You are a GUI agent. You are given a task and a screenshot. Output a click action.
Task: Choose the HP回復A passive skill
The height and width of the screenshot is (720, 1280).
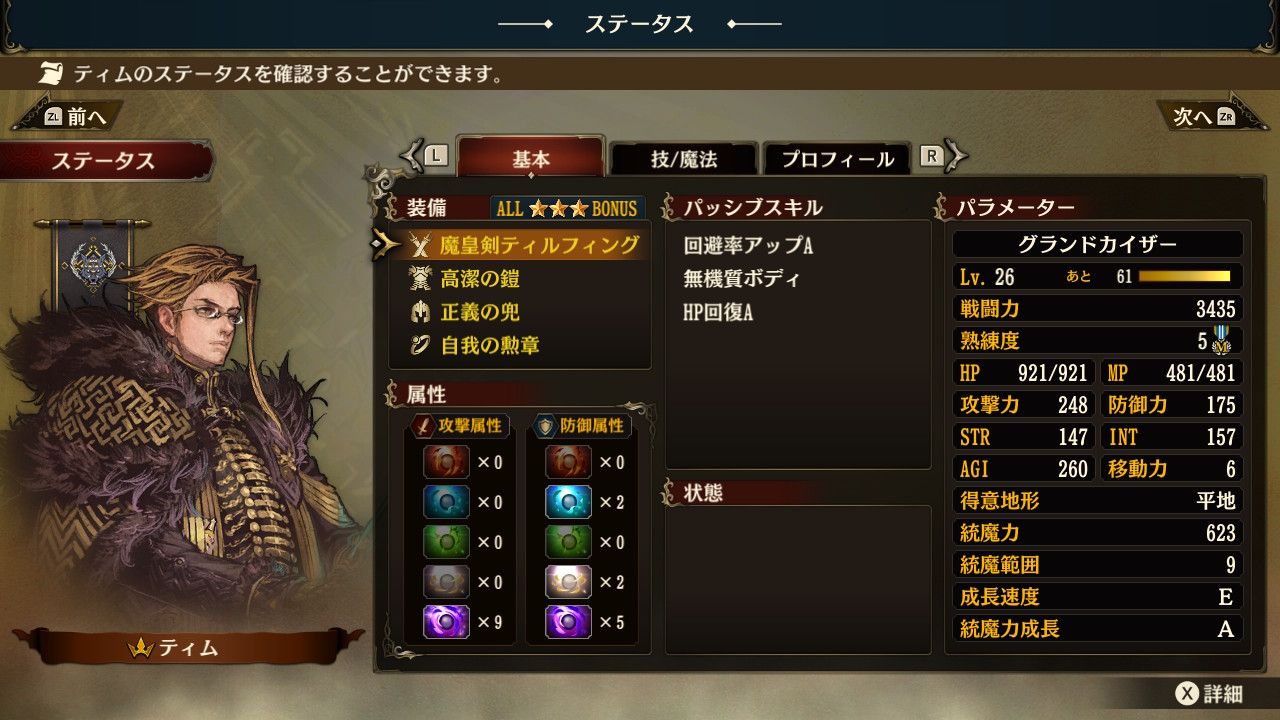pyautogui.click(x=718, y=312)
